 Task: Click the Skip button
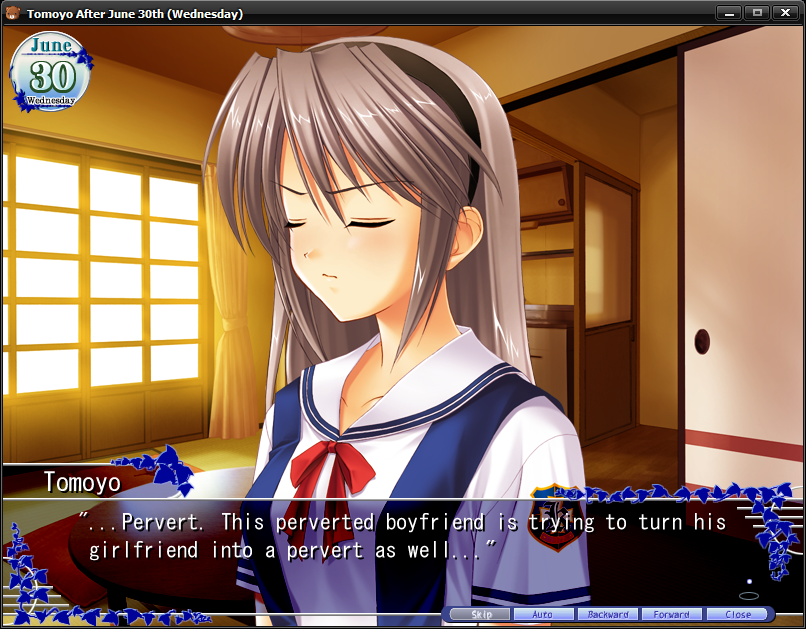point(480,614)
